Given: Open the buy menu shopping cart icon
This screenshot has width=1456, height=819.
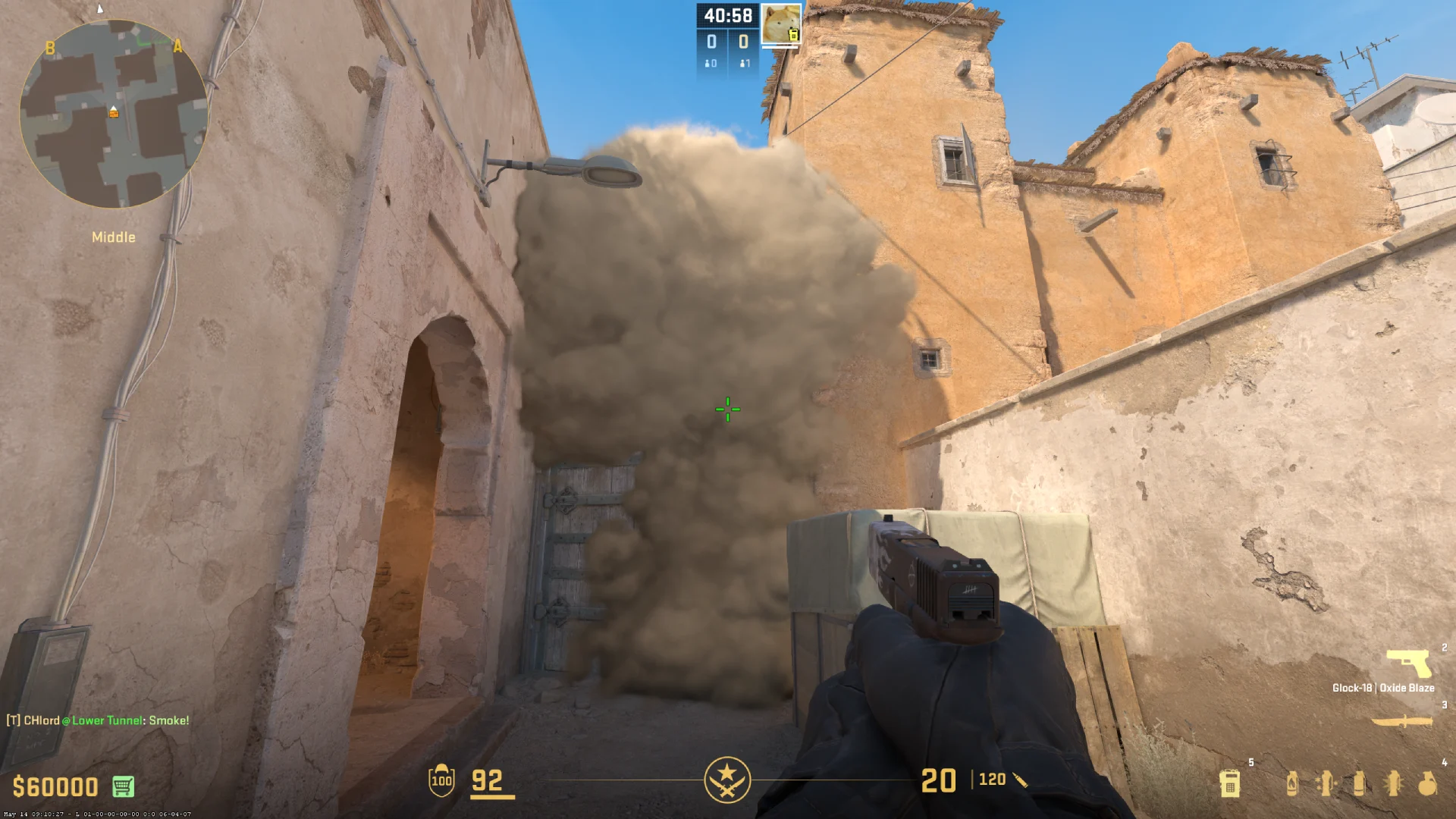Looking at the screenshot, I should click(x=123, y=787).
